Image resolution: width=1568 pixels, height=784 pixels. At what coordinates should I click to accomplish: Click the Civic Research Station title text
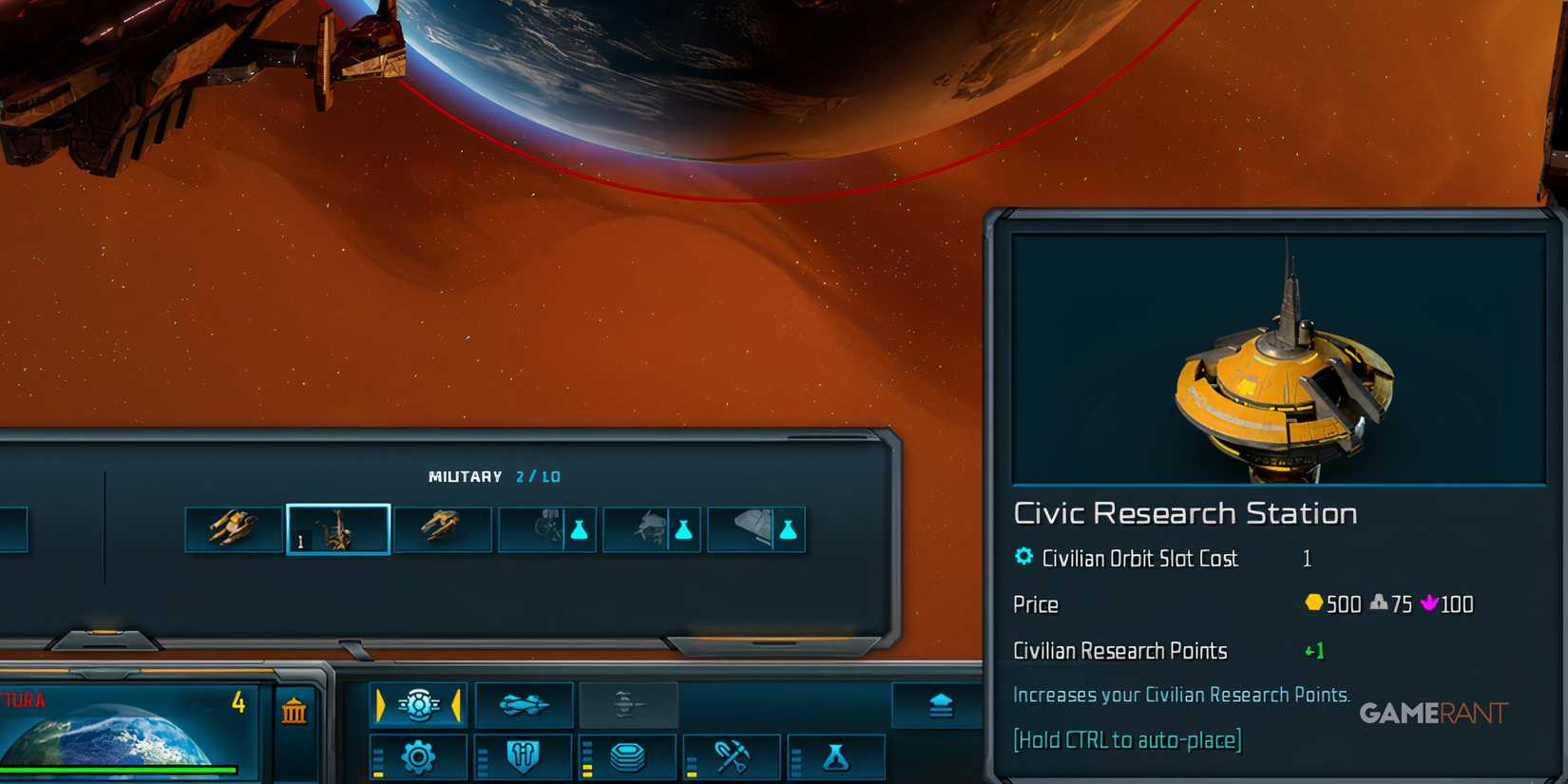[1184, 514]
